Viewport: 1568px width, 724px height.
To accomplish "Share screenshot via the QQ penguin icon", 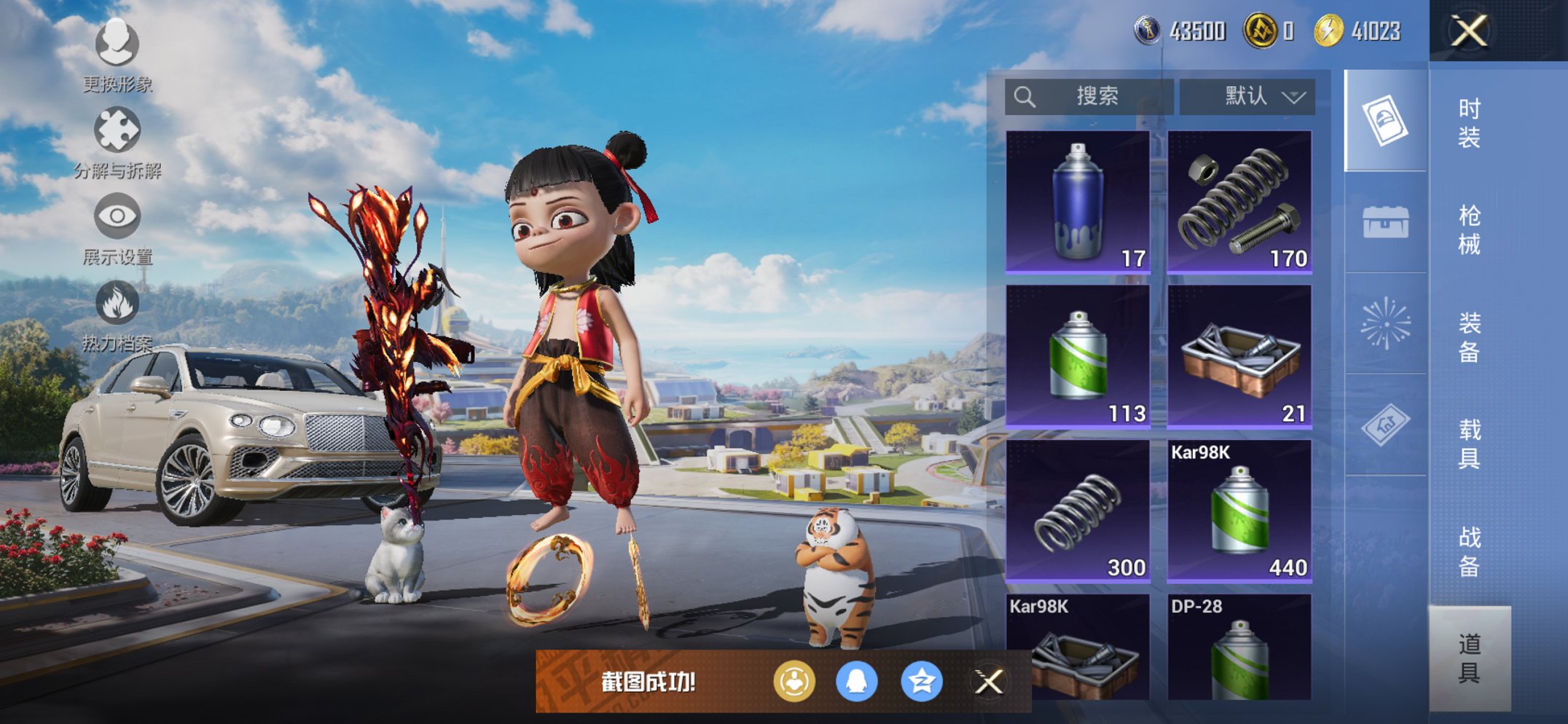I will point(856,682).
